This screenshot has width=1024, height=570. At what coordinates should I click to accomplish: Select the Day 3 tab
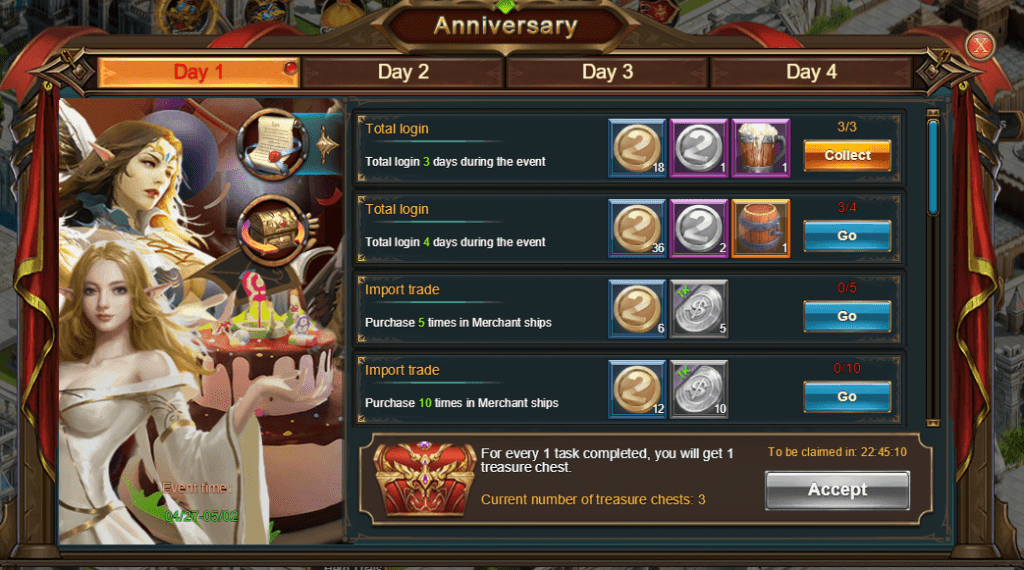[x=607, y=72]
